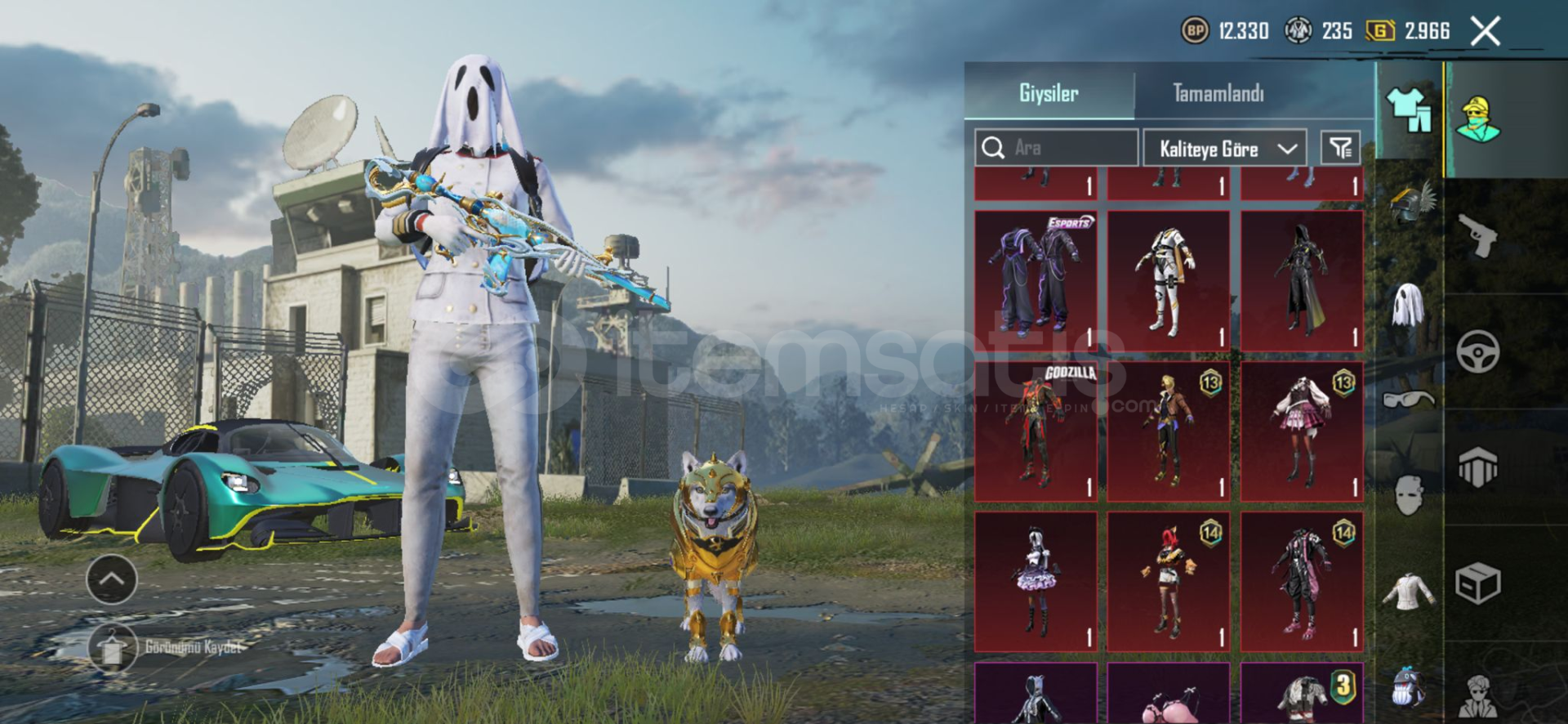Open the weapon skins category

point(1477,236)
